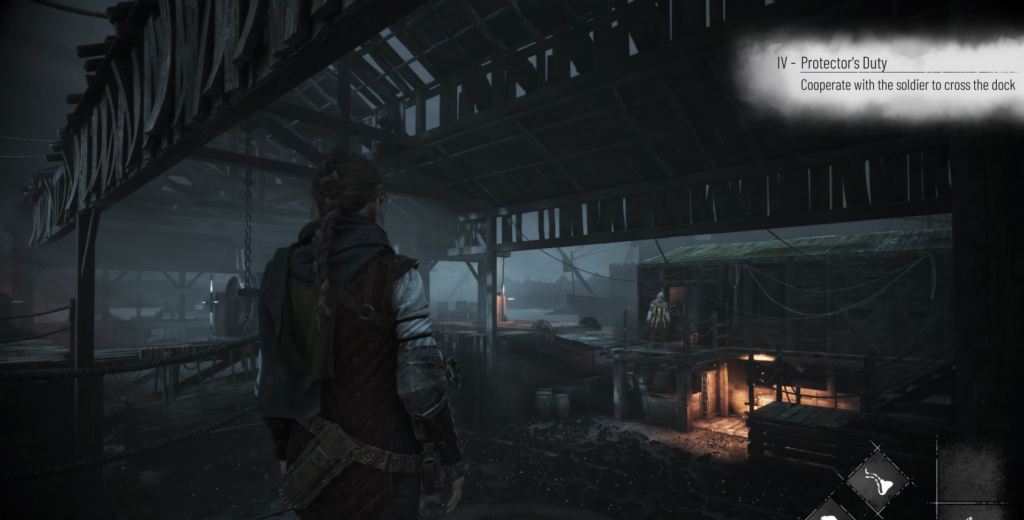Select the sling weapon diamond icon
Image resolution: width=1024 pixels, height=520 pixels.
pos(877,480)
